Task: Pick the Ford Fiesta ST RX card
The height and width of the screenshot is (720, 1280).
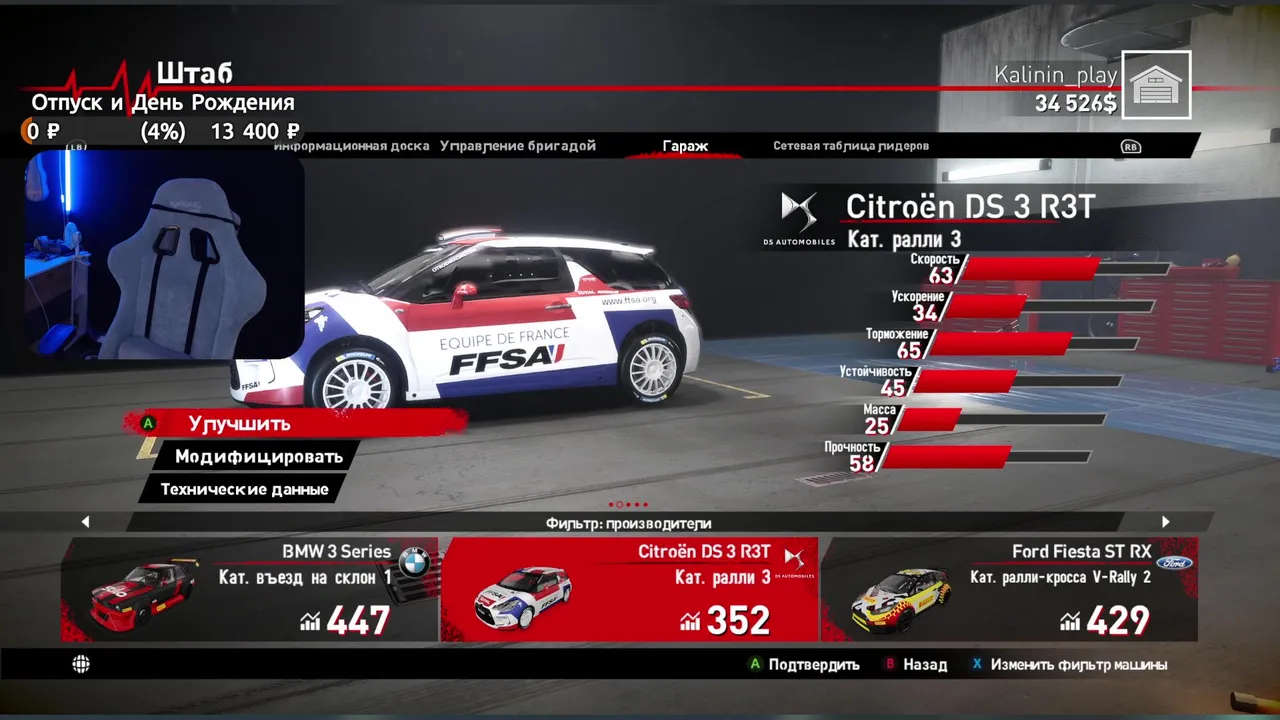Action: [x=1008, y=590]
